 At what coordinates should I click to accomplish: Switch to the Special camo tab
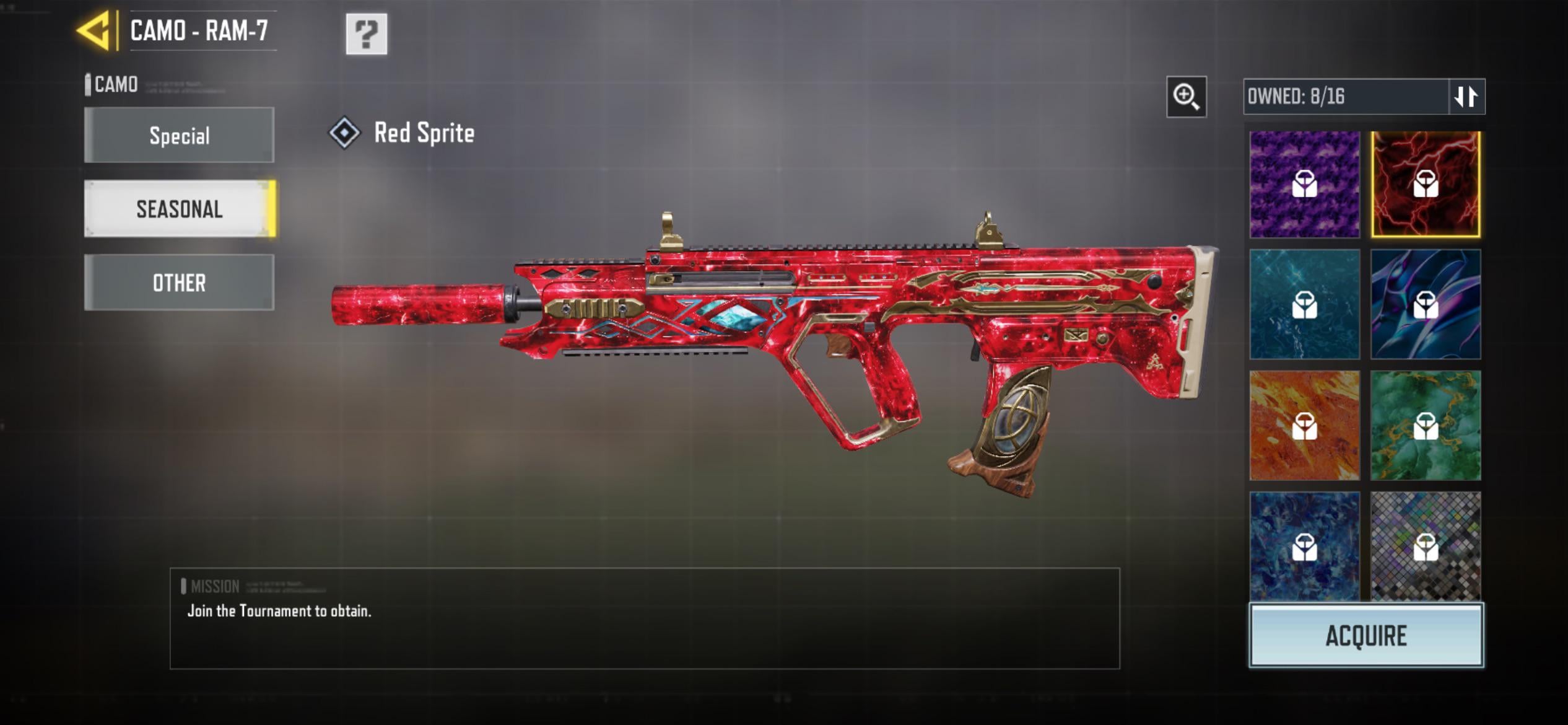tap(179, 135)
